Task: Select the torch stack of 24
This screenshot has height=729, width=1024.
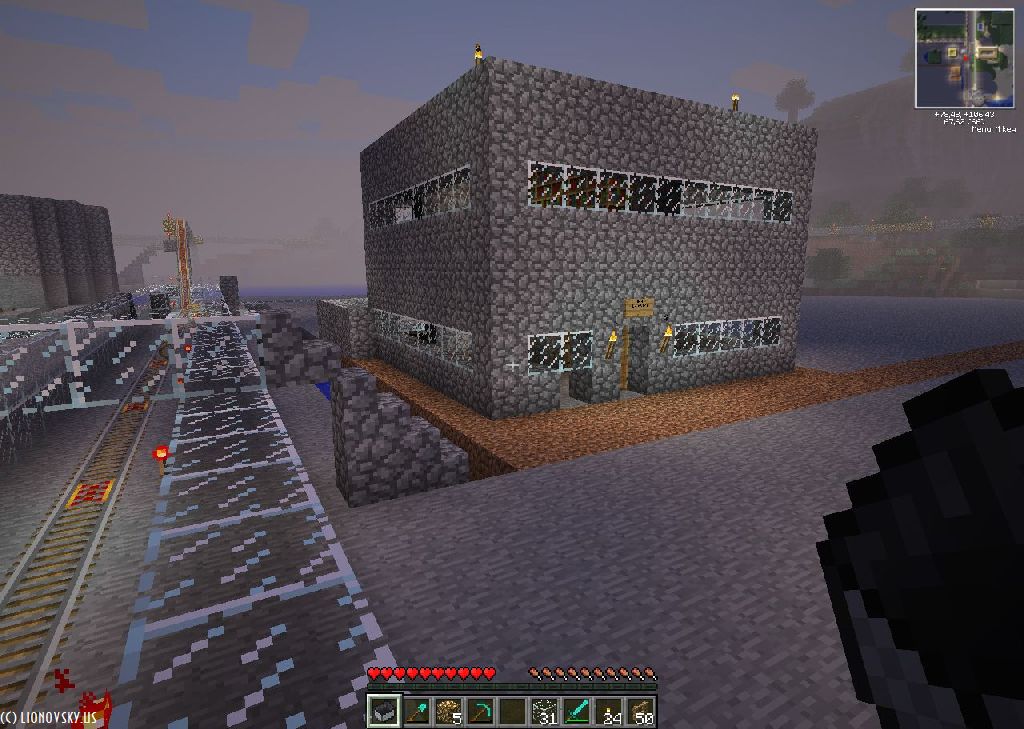Action: click(x=608, y=711)
